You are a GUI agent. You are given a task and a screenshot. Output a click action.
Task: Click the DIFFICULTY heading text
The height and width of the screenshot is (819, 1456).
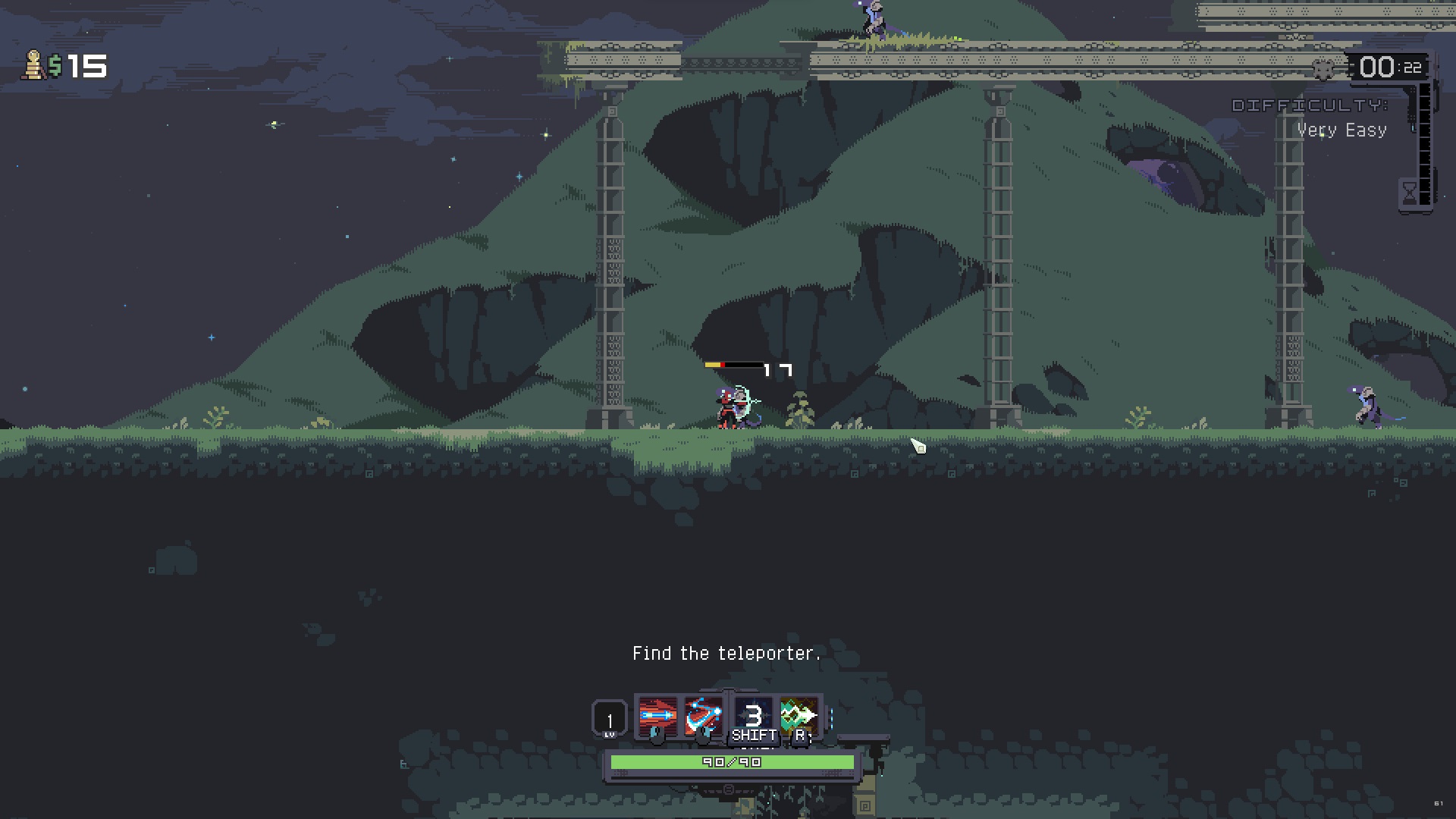[1310, 106]
